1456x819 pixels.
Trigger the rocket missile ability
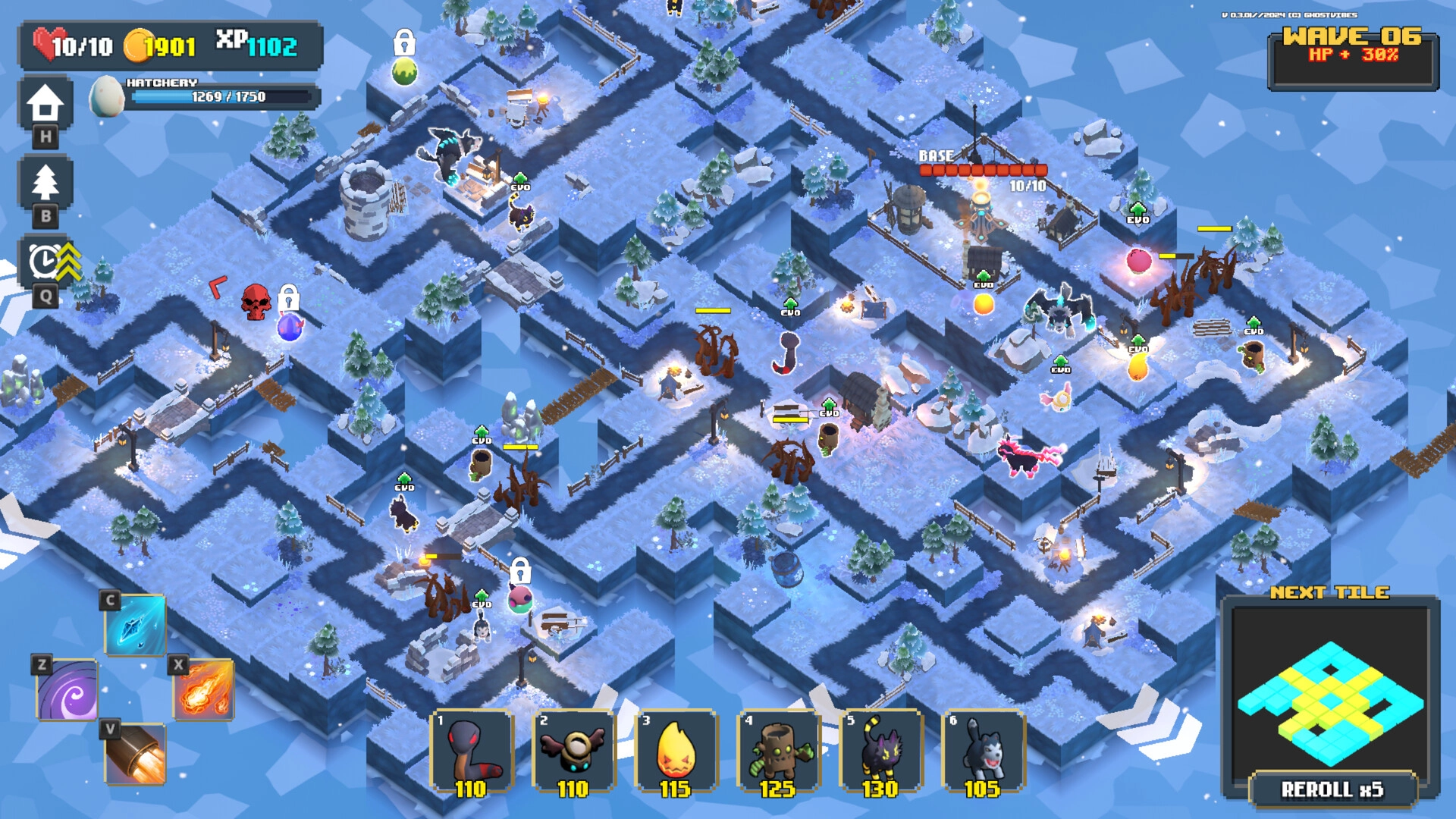point(135,754)
